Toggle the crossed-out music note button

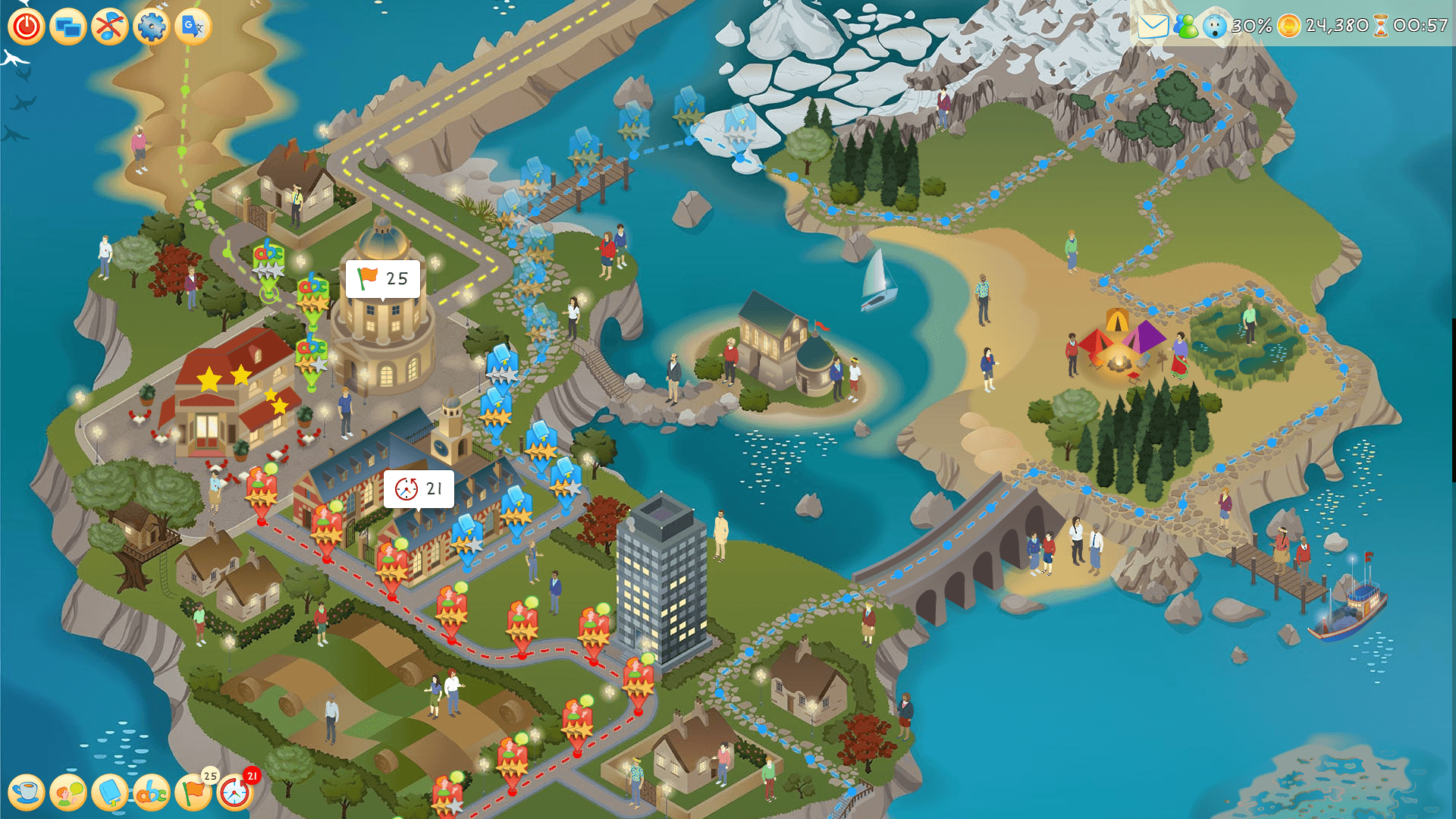pyautogui.click(x=110, y=27)
